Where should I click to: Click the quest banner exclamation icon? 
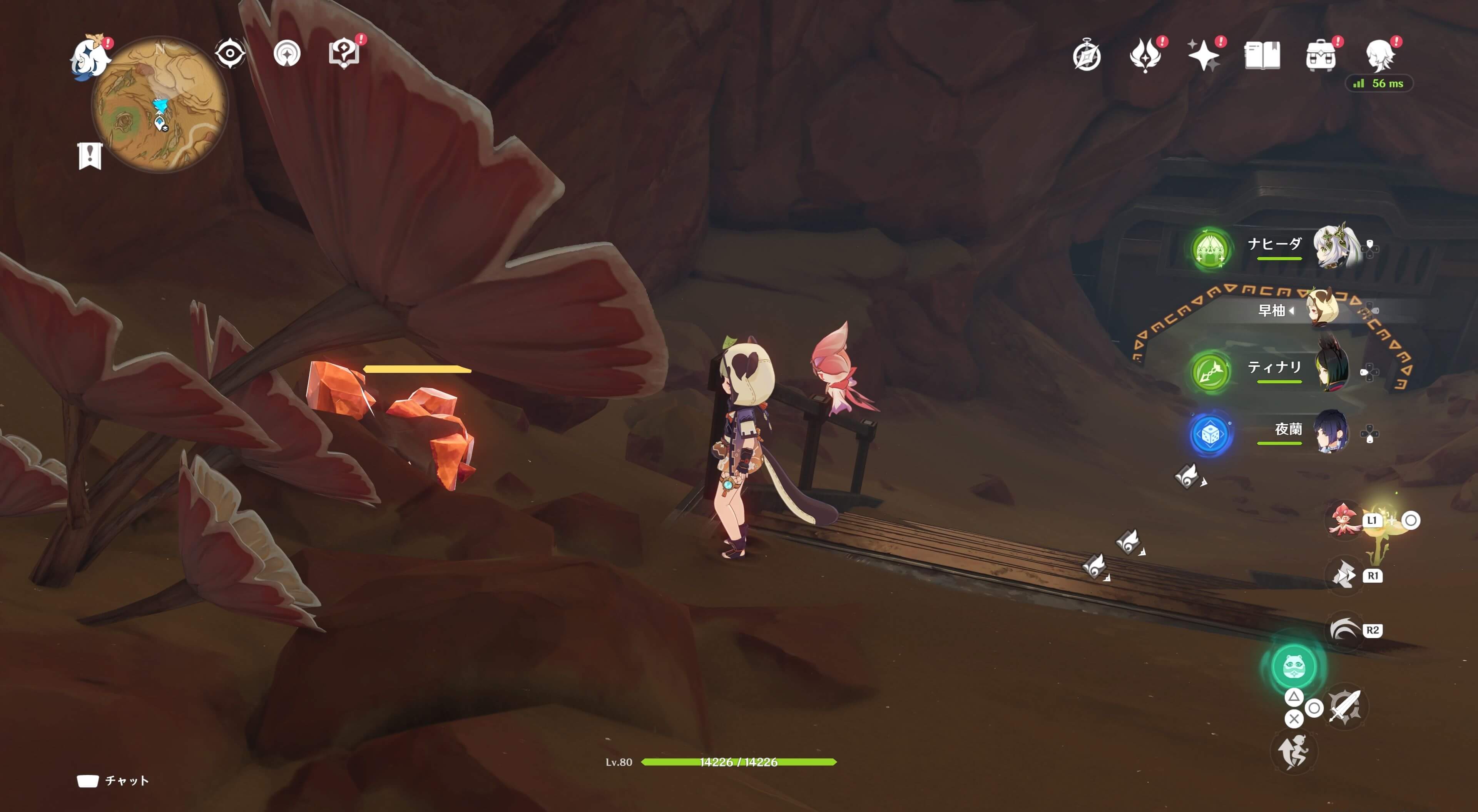coord(90,155)
